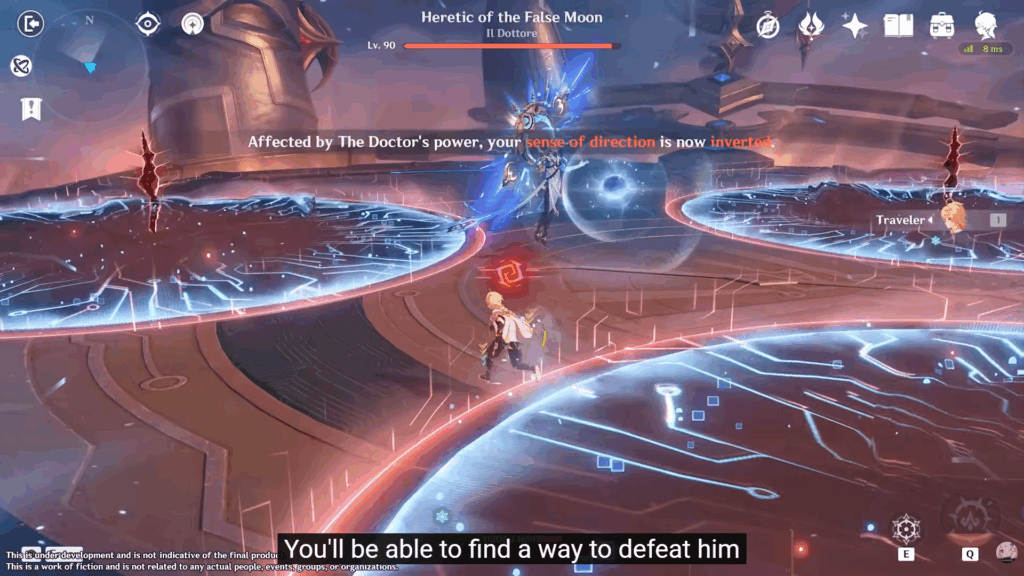Click the atom-shaped orbit icon
1024x576 pixels.
click(x=20, y=66)
